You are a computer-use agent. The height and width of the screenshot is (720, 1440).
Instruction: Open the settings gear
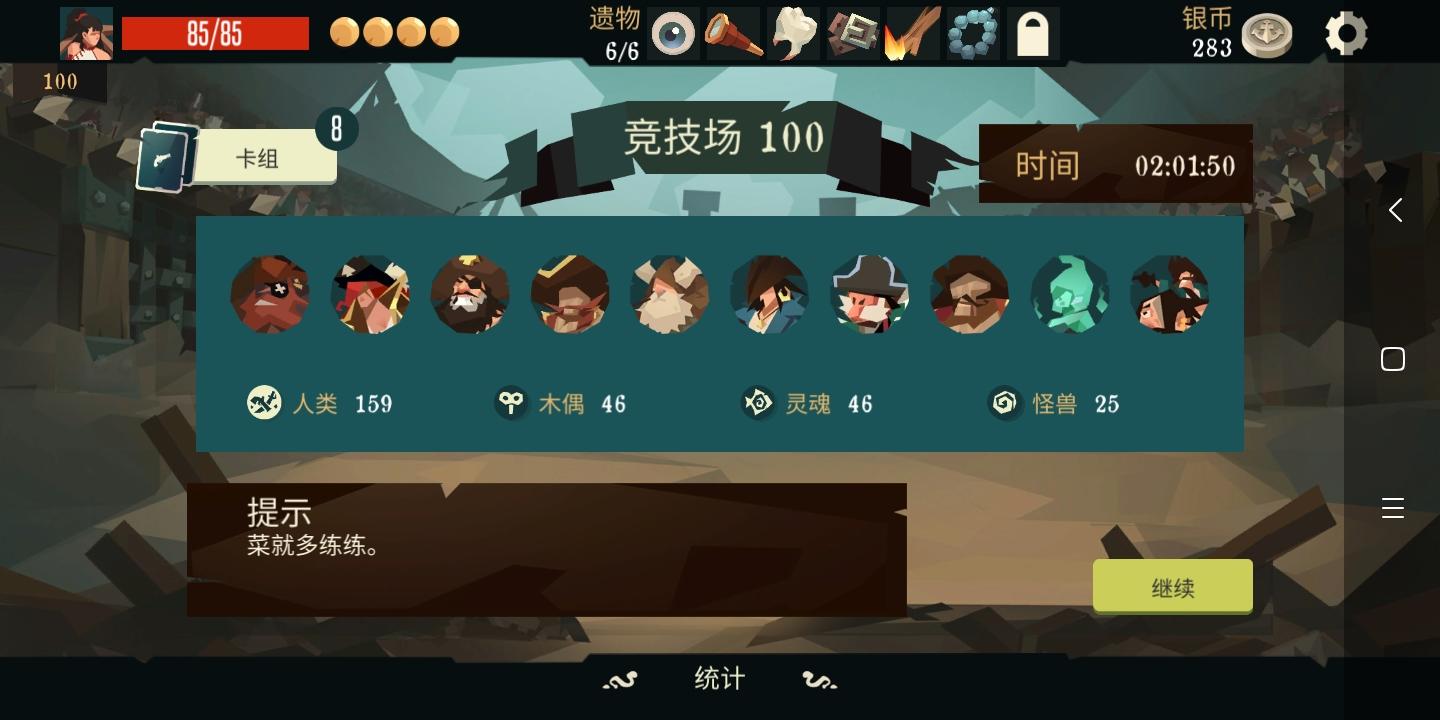click(x=1345, y=33)
